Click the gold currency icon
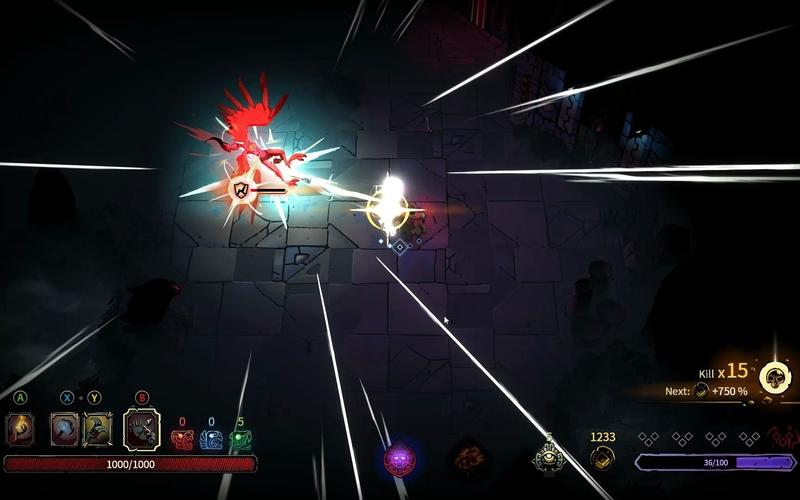This screenshot has height=500, width=800. 602,457
